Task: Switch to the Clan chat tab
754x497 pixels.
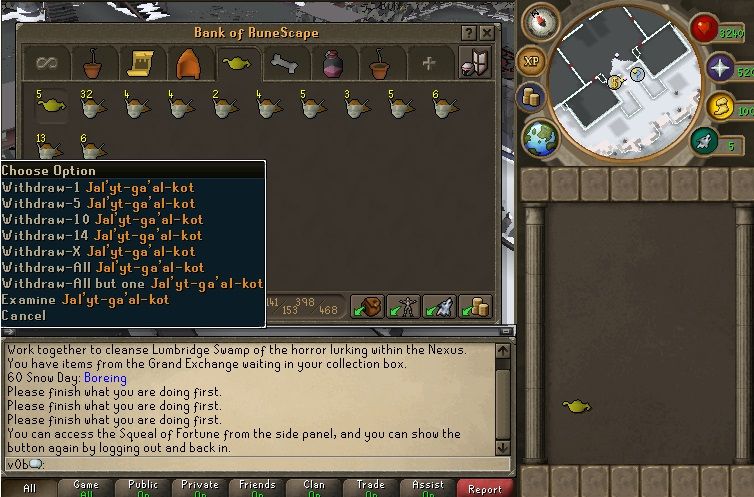Action: [313, 488]
